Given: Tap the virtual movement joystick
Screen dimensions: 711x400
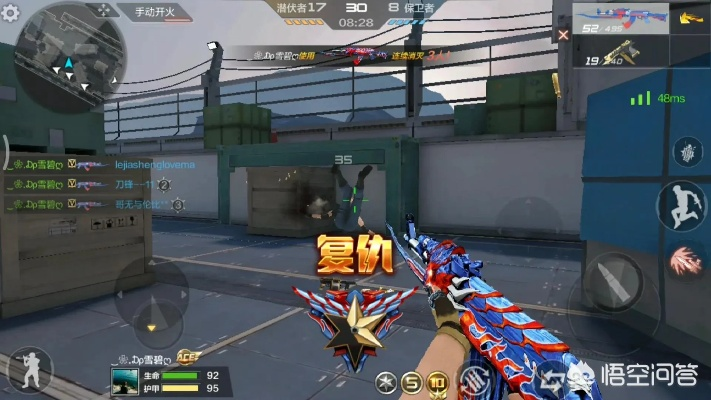Looking at the screenshot, I should (150, 300).
